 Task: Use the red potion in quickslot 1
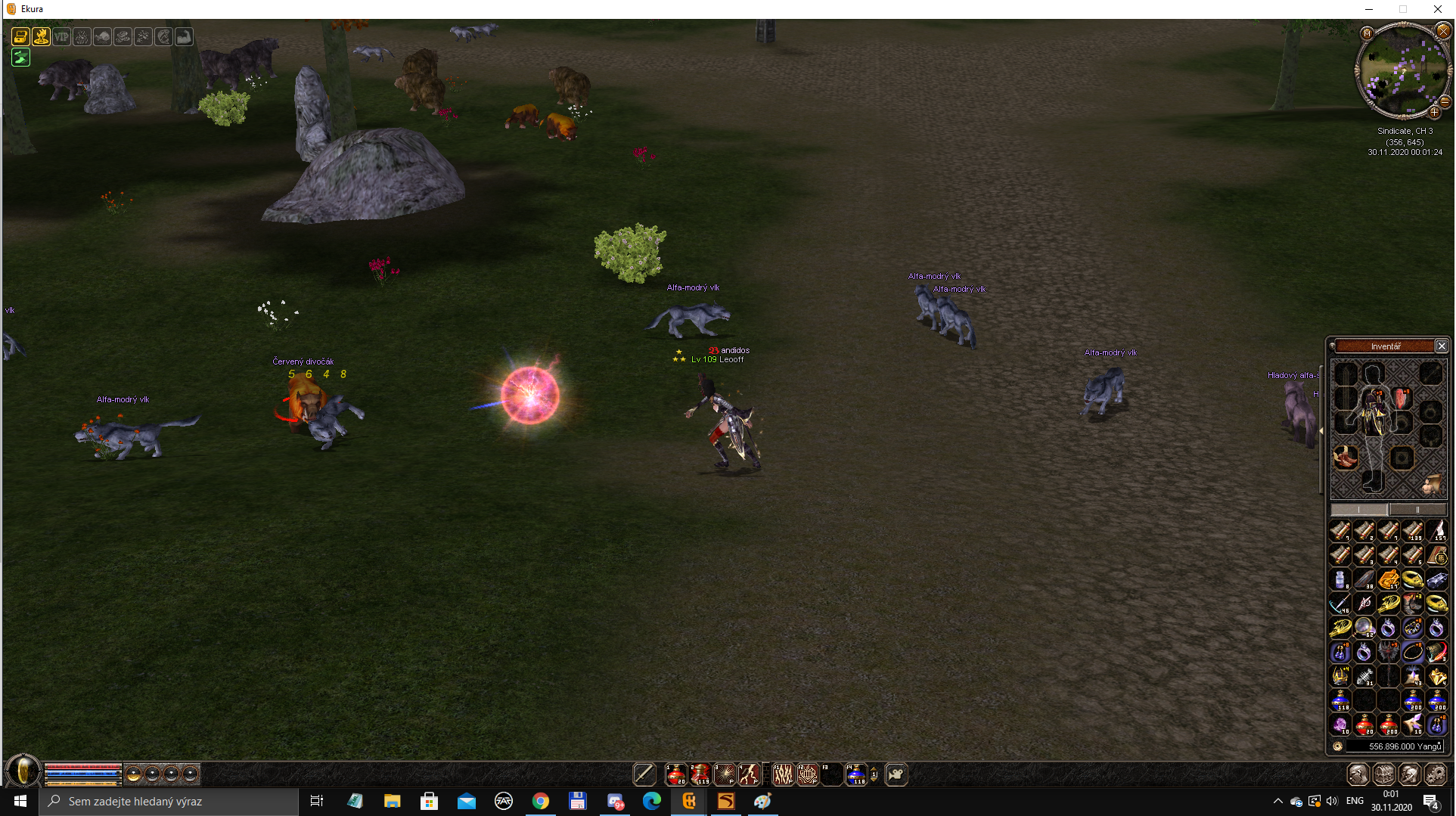(675, 774)
